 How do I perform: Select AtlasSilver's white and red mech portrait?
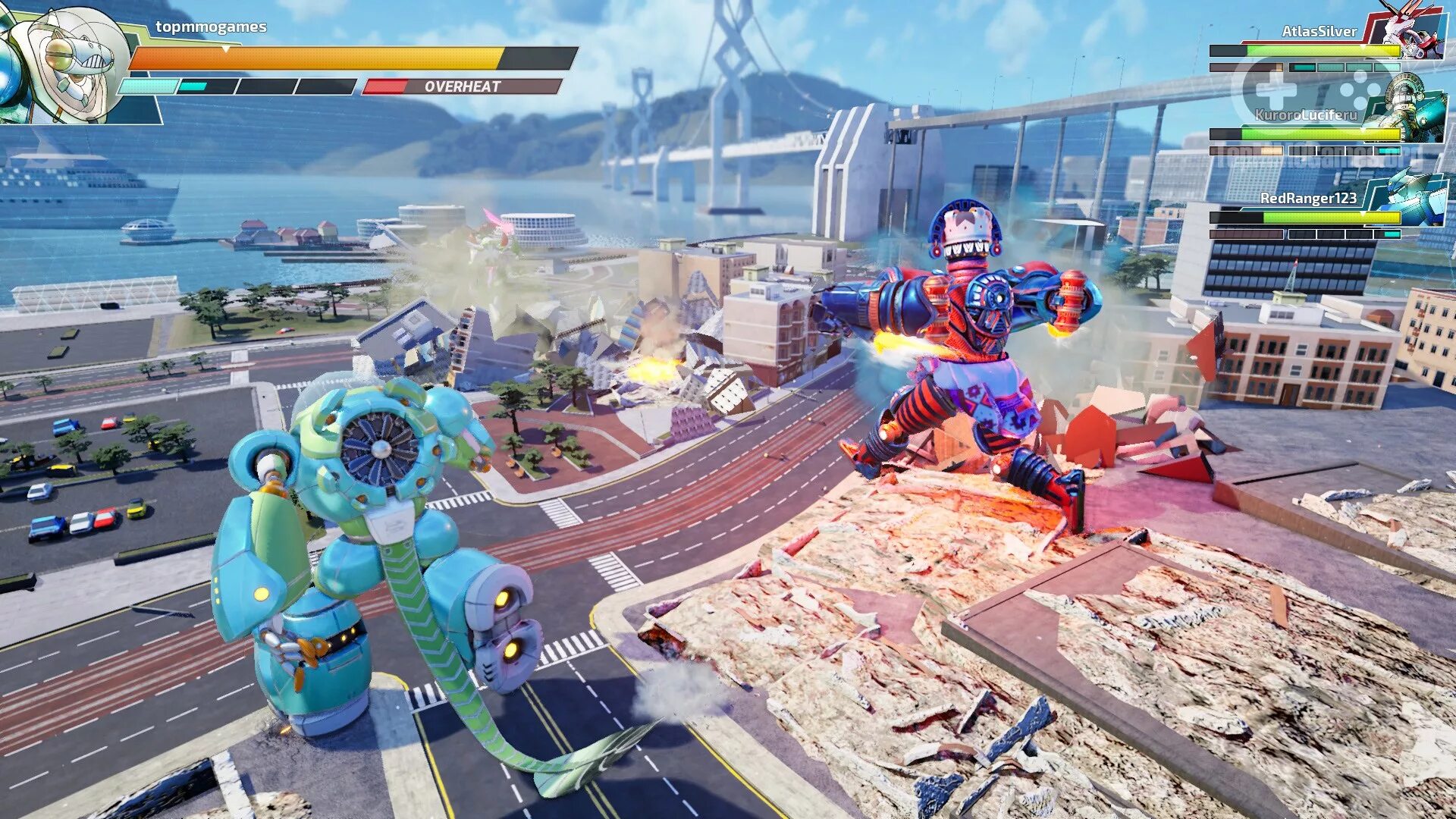click(1410, 32)
